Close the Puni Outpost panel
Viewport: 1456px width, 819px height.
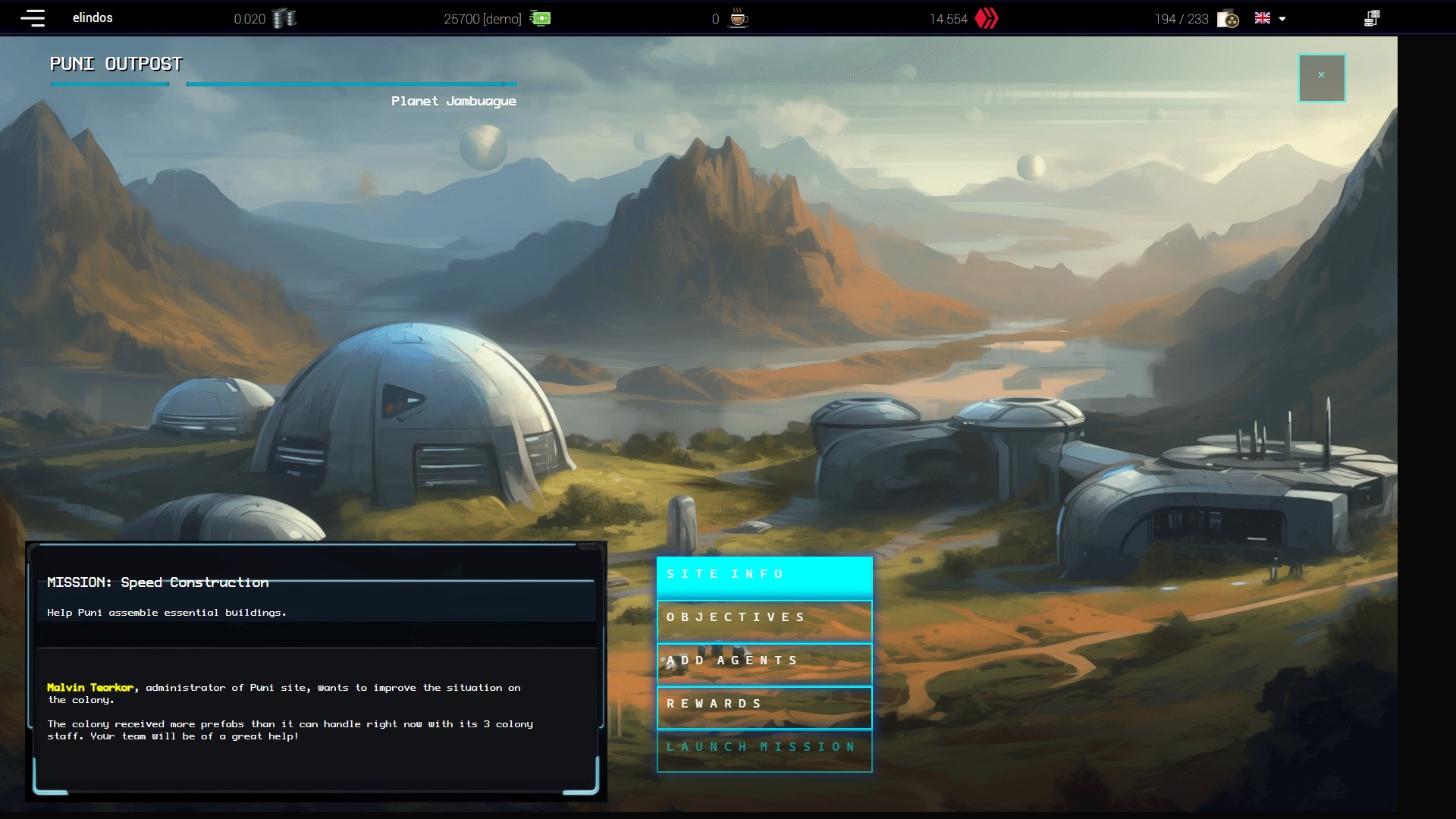1321,77
